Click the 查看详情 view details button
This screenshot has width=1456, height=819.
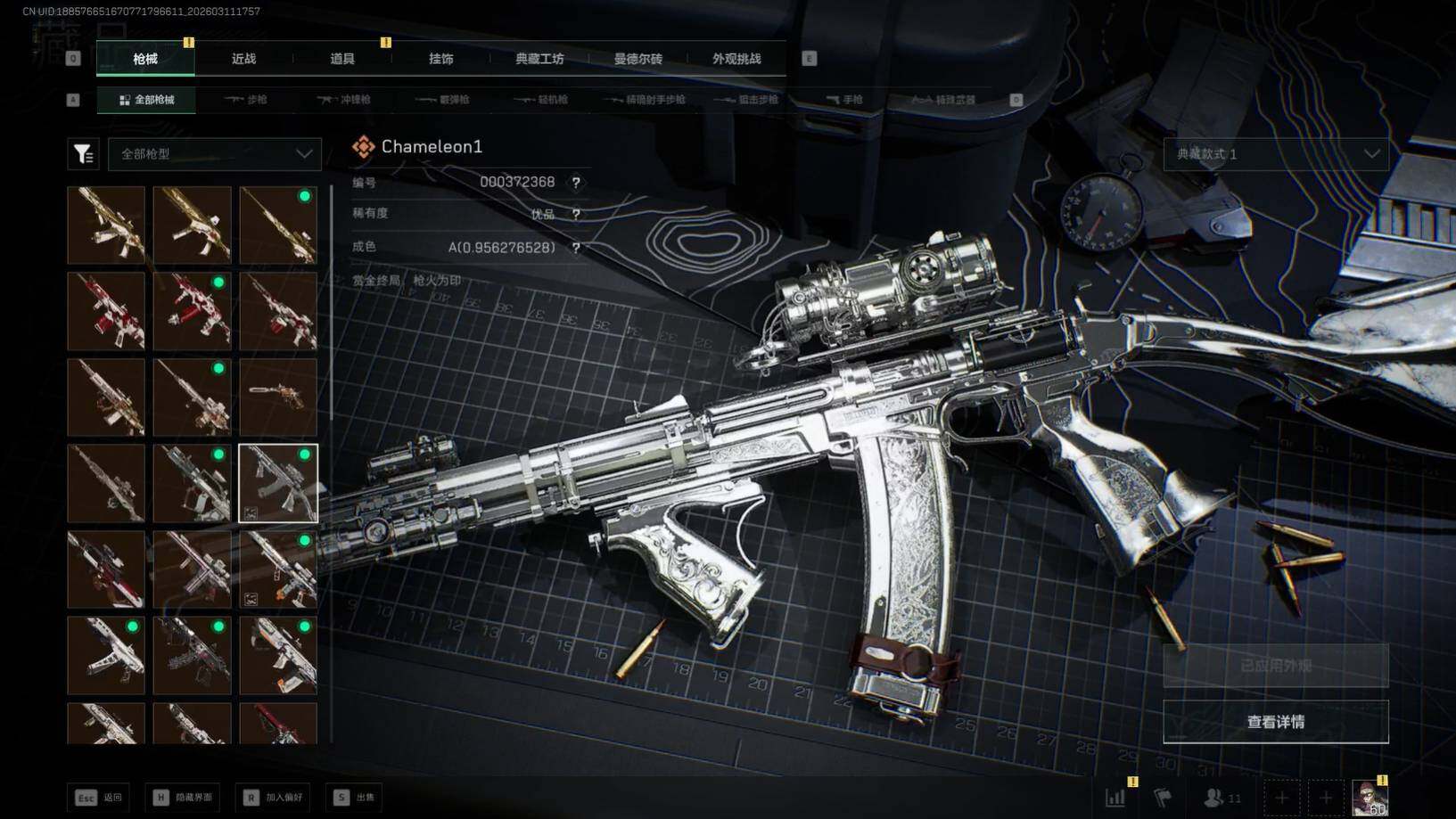[x=1275, y=722]
